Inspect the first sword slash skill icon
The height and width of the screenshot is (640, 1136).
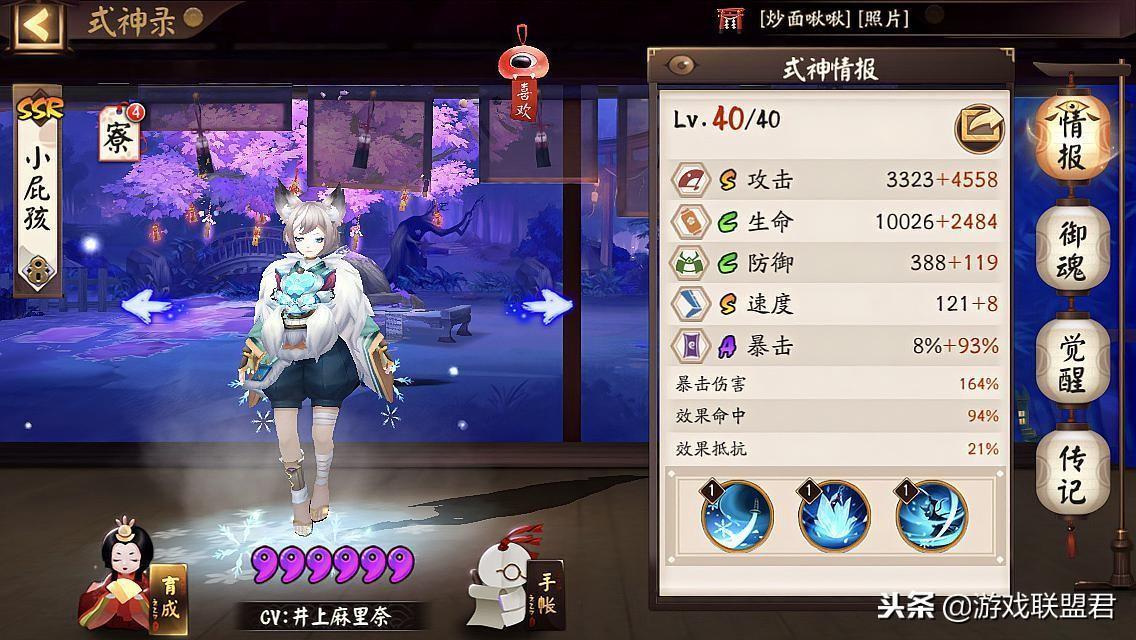tap(738, 516)
